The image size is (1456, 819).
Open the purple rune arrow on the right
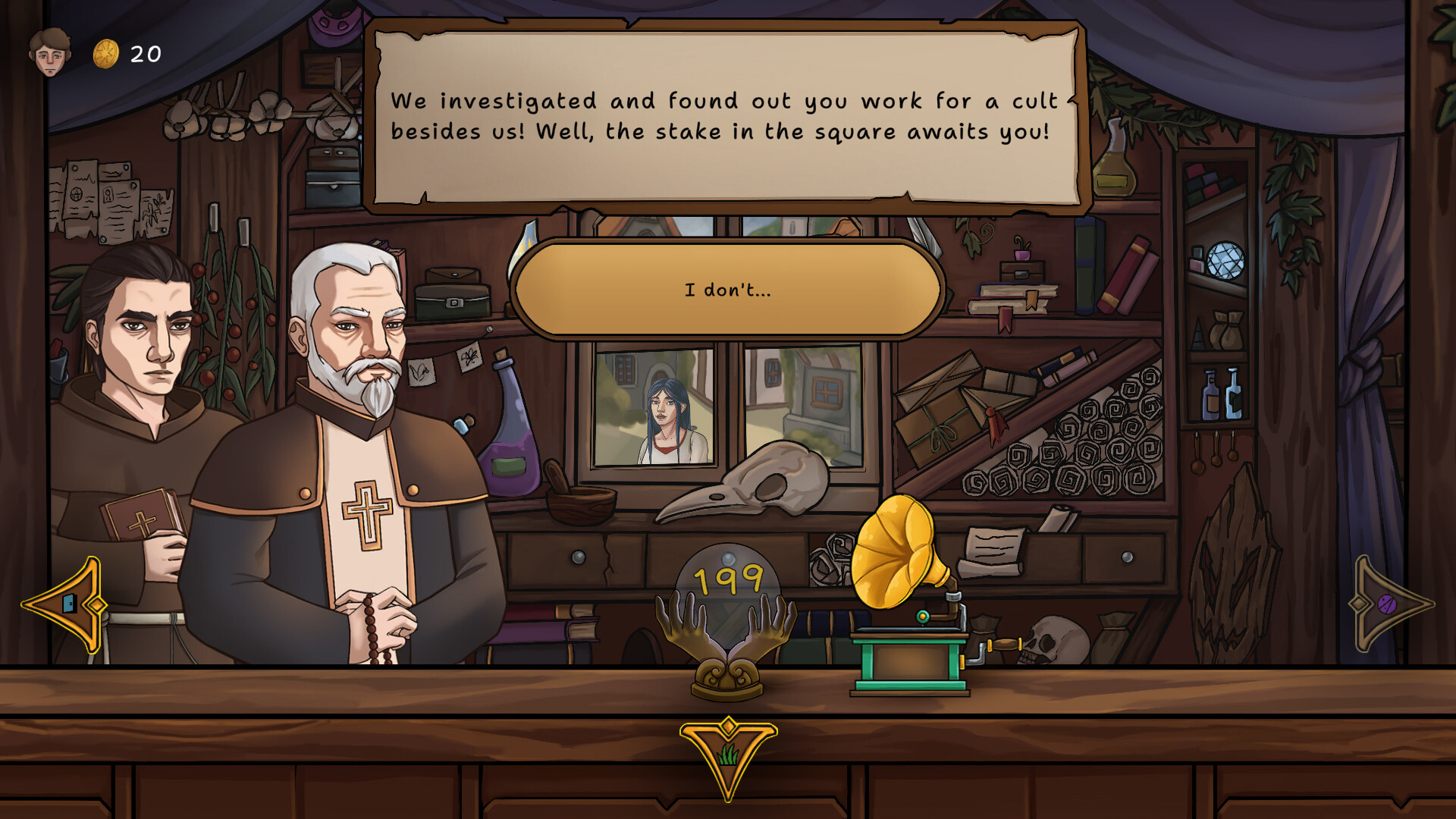point(1385,603)
